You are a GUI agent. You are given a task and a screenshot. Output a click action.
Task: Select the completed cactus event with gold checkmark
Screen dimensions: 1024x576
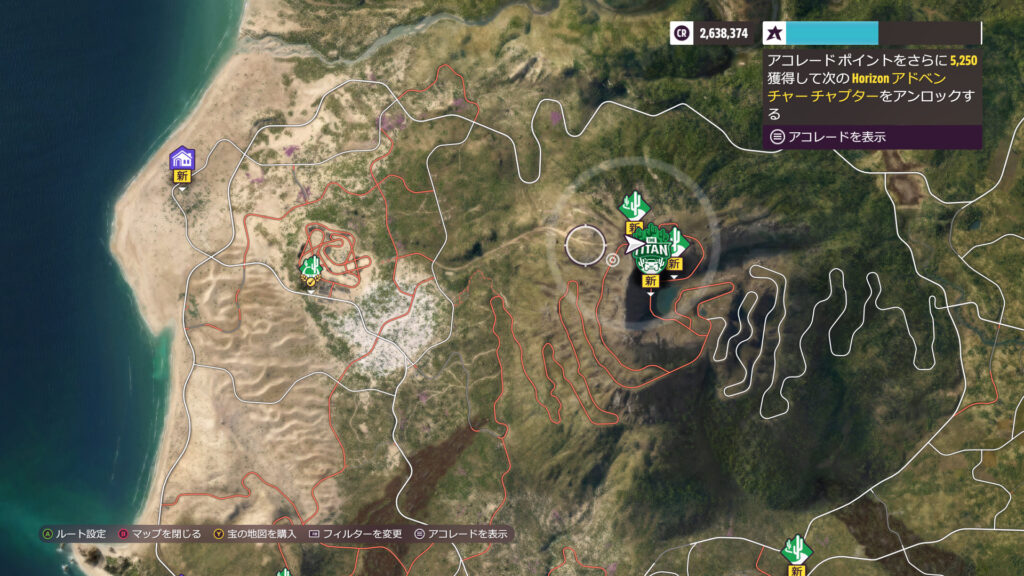point(311,266)
